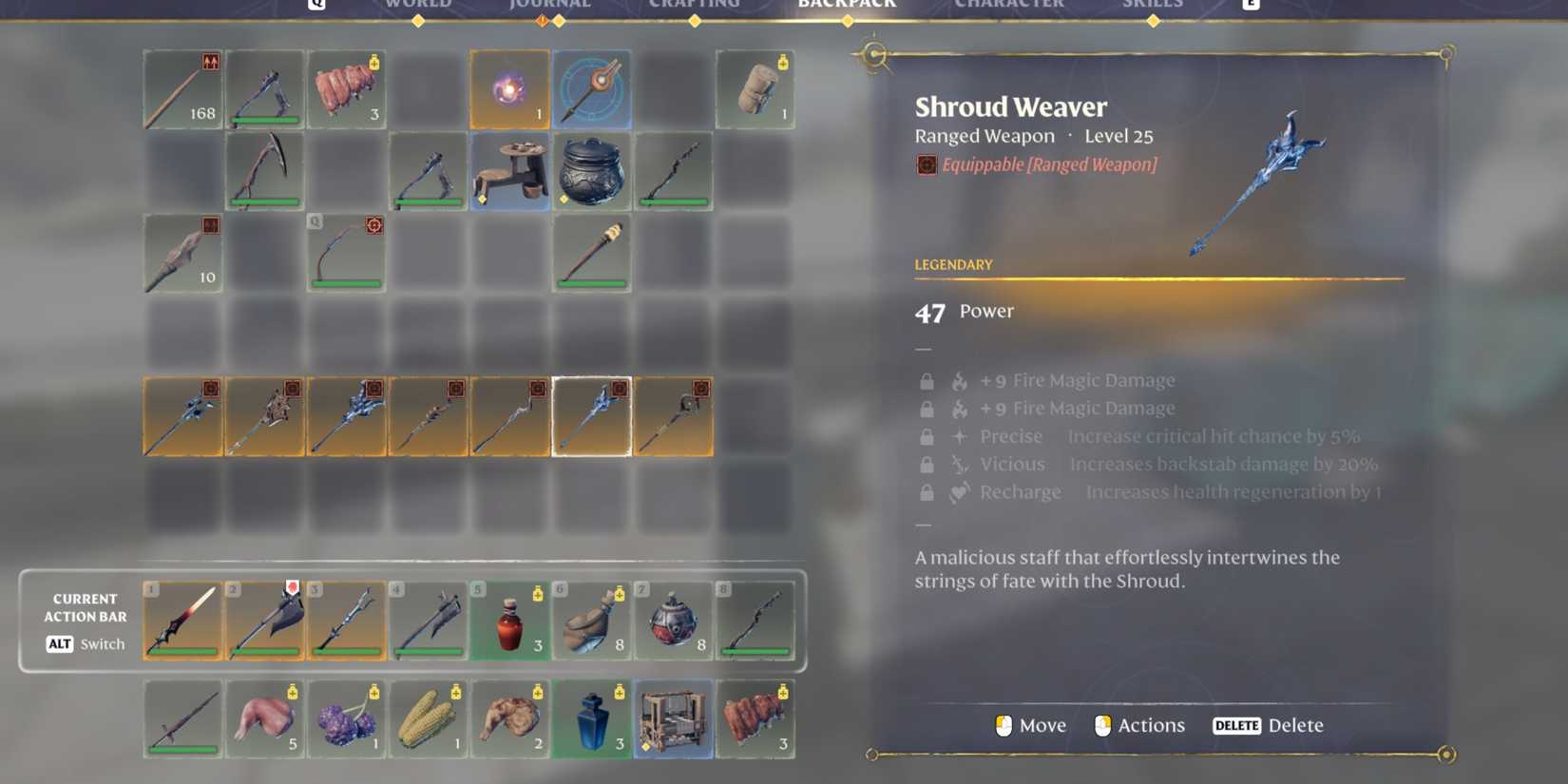
Task: Toggle the lock on the Vicious trait
Action: [927, 464]
